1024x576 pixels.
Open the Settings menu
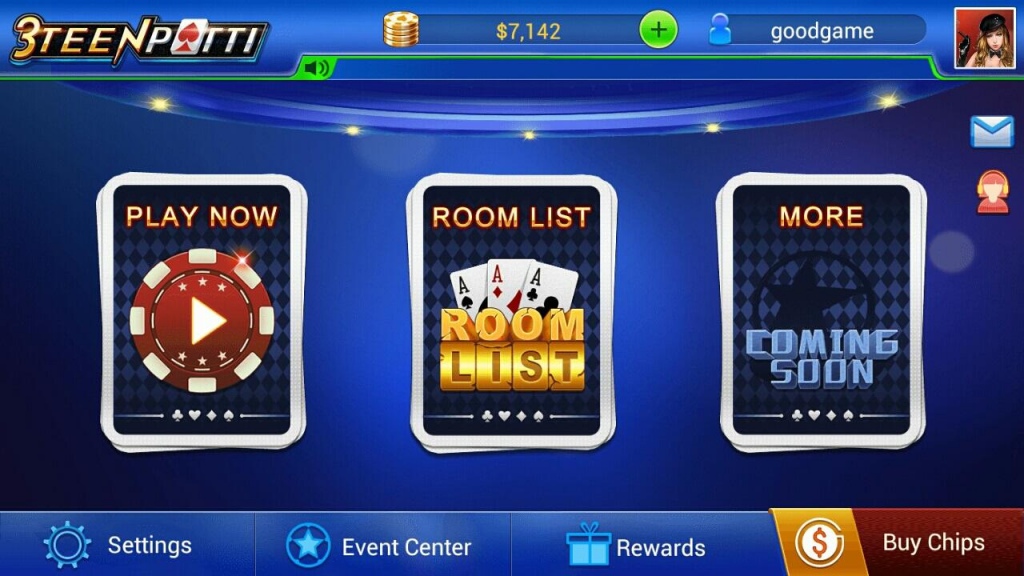coord(120,545)
